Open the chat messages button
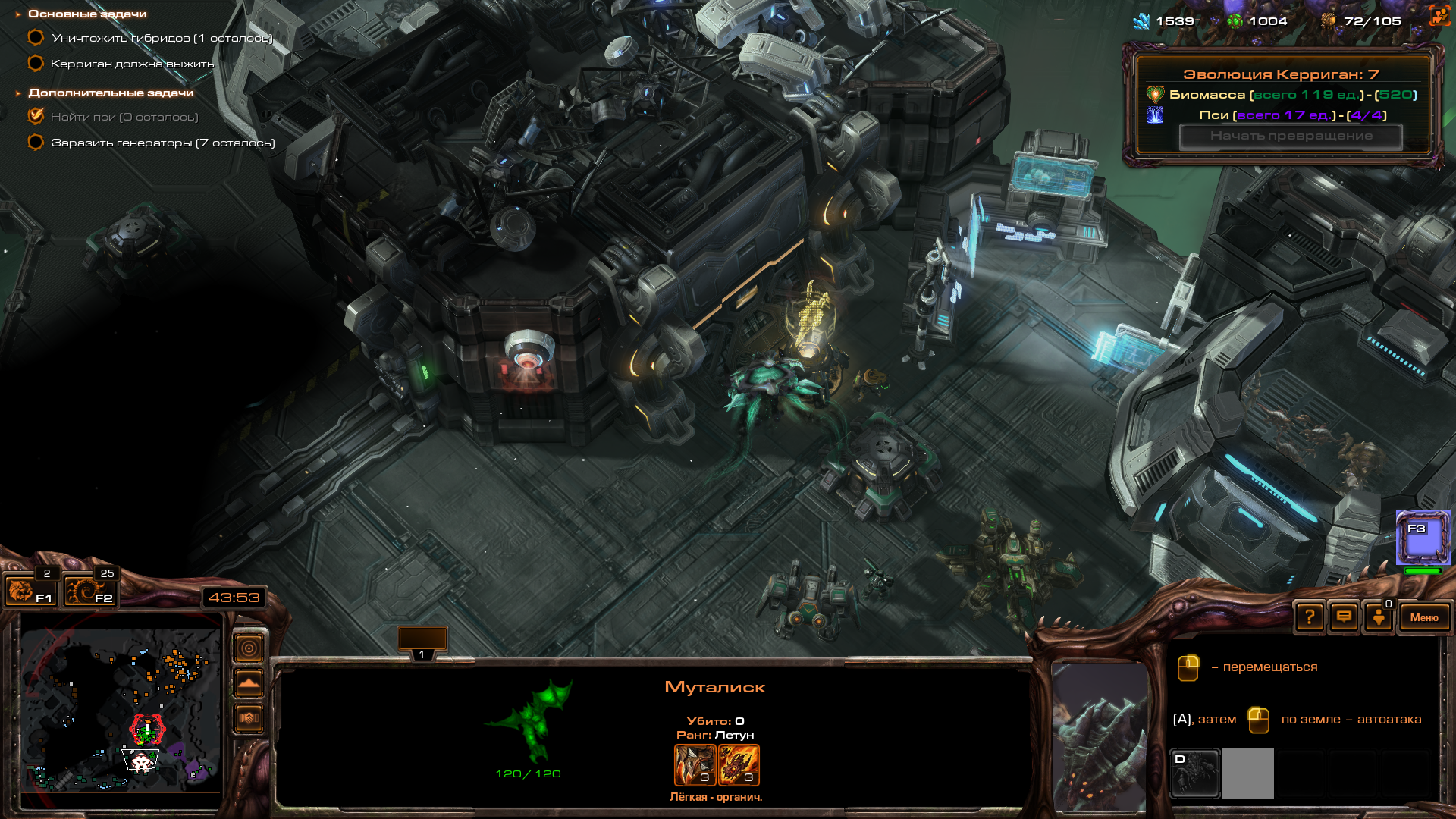The image size is (1456, 819). point(1344,617)
